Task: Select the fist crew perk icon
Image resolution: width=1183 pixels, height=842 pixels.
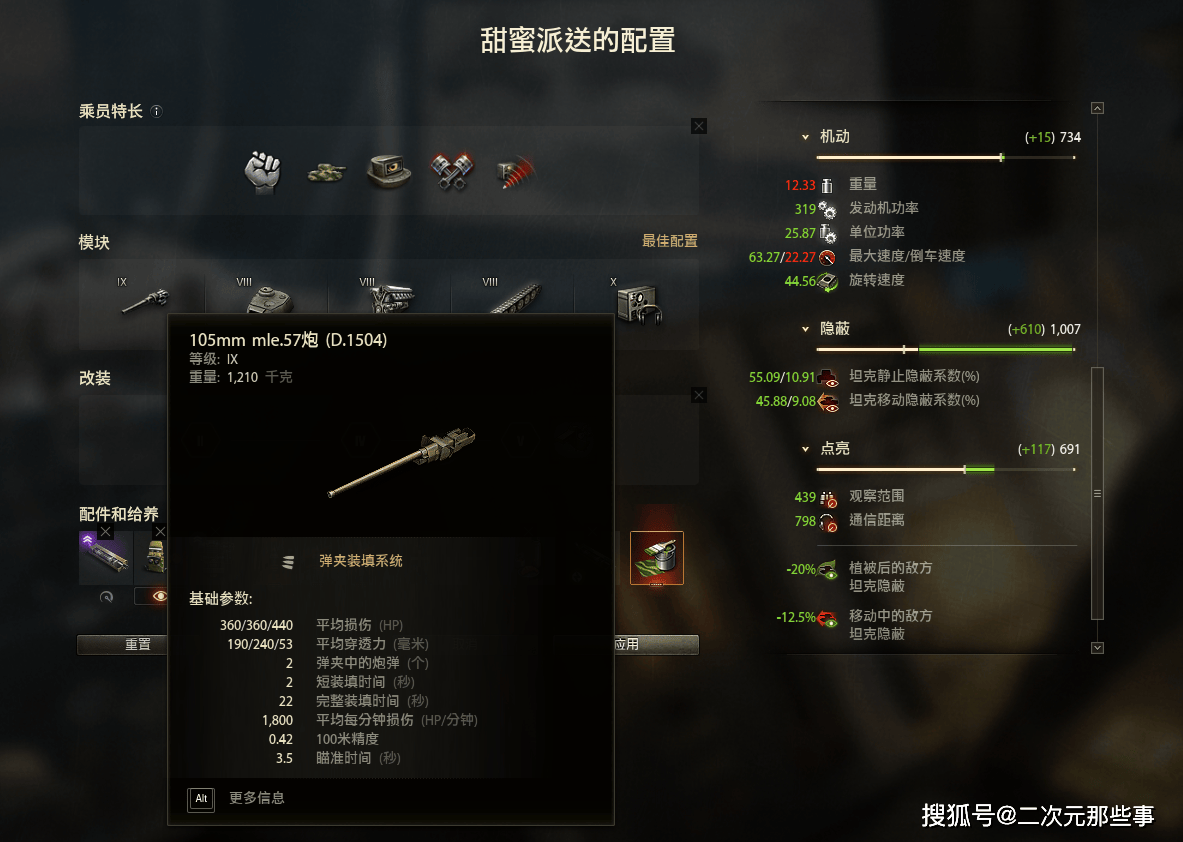Action: click(x=262, y=171)
